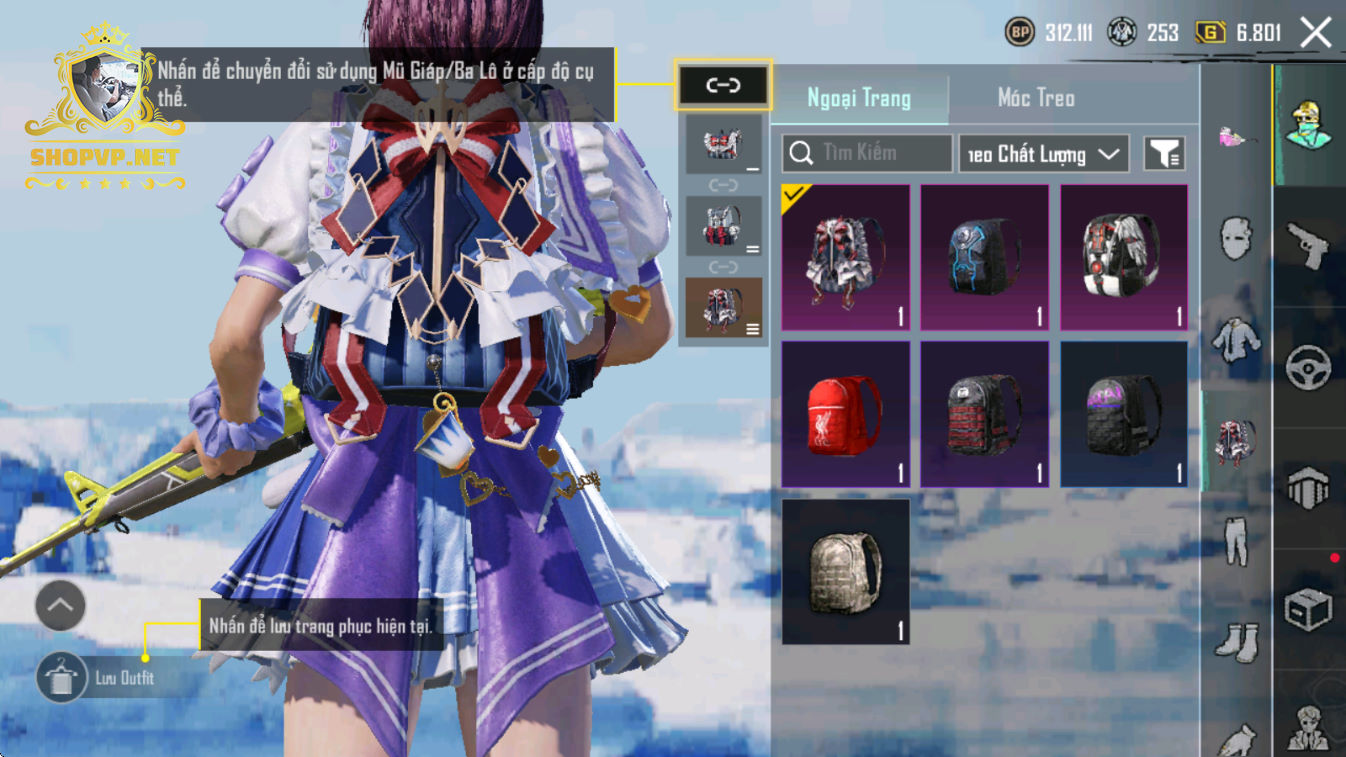Screen dimensions: 1346x757
Task: Choose the black backpack with red stripes
Action: (x=985, y=414)
